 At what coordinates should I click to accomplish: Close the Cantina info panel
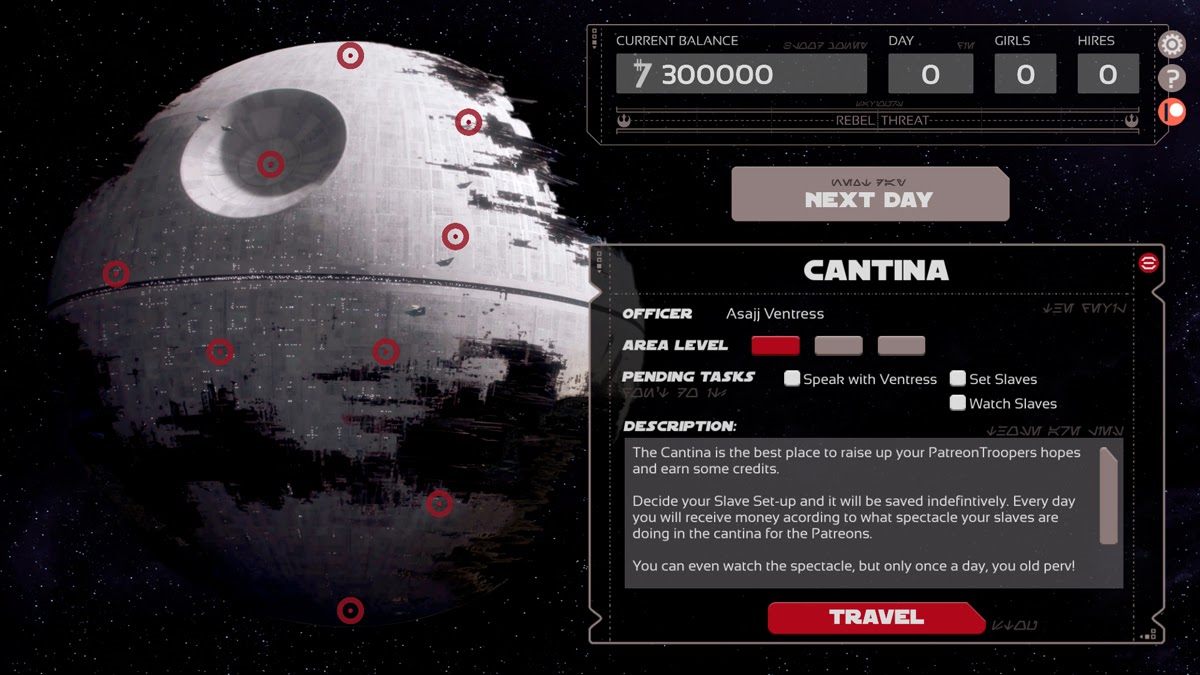tap(1148, 263)
